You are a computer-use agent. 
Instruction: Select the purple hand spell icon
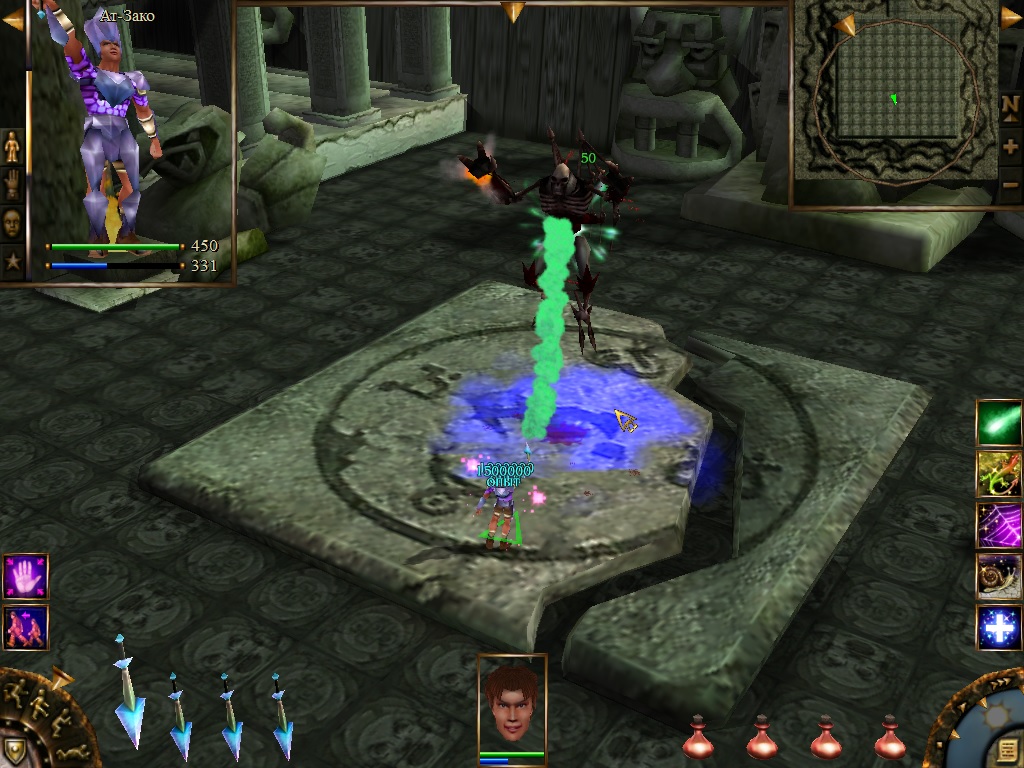coord(25,577)
